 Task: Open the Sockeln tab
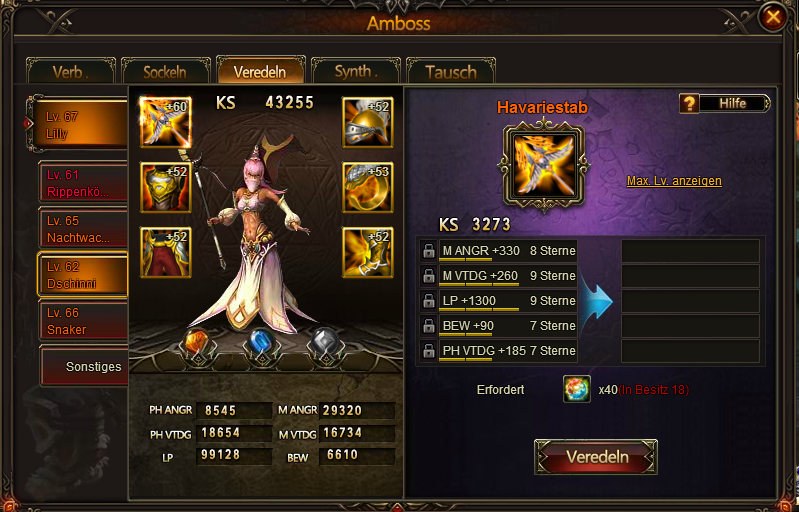point(165,72)
